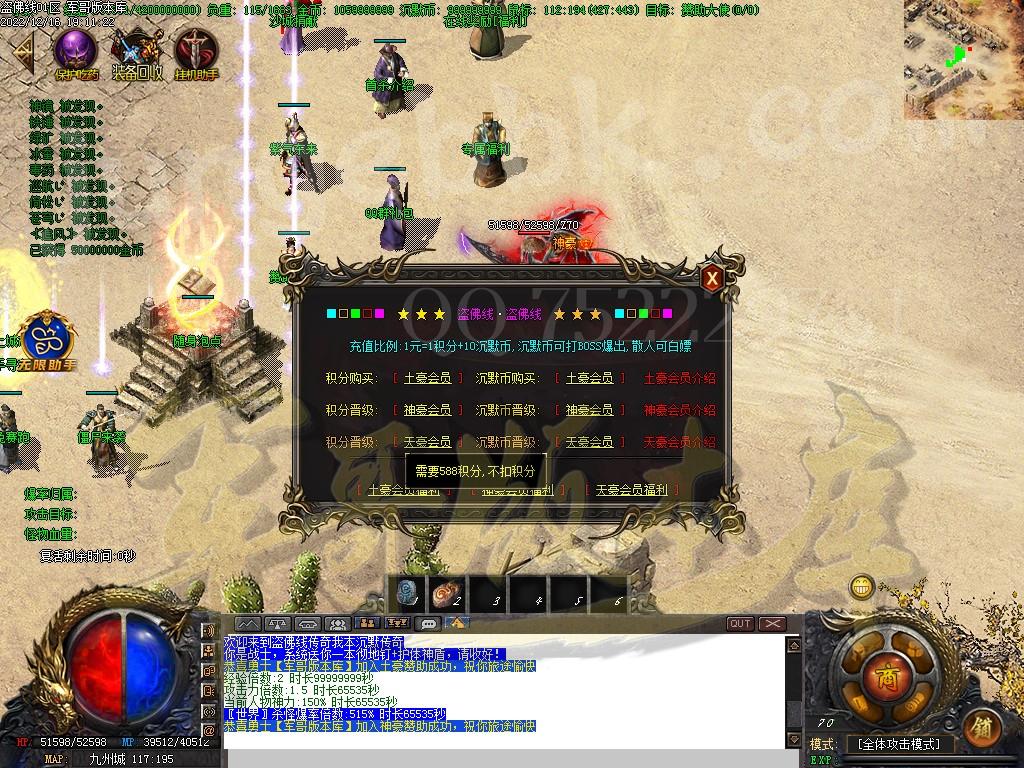Click the minimap in the corner
This screenshot has height=768, width=1024.
[963, 59]
